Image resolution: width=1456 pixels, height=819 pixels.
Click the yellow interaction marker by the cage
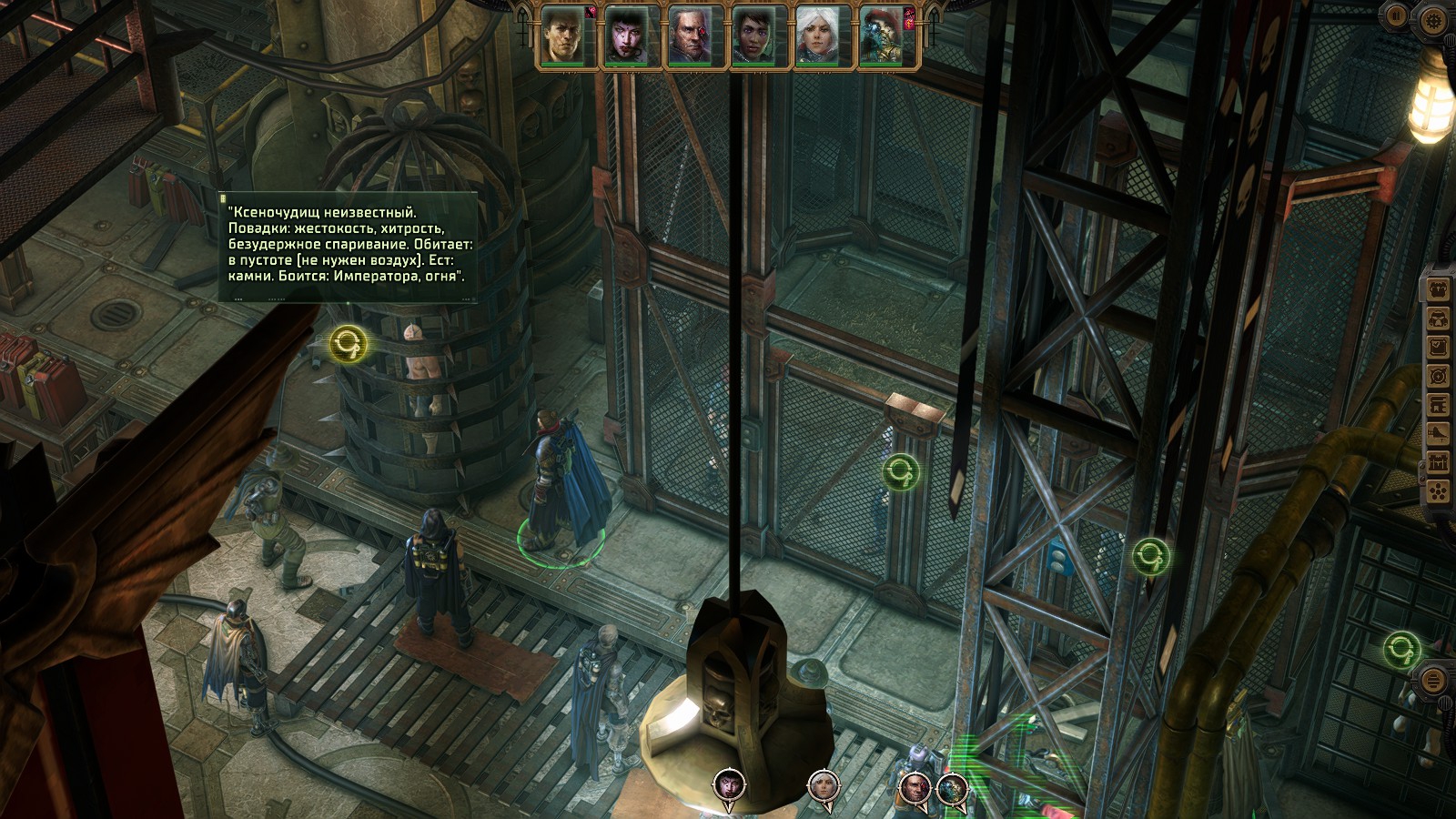(349, 344)
